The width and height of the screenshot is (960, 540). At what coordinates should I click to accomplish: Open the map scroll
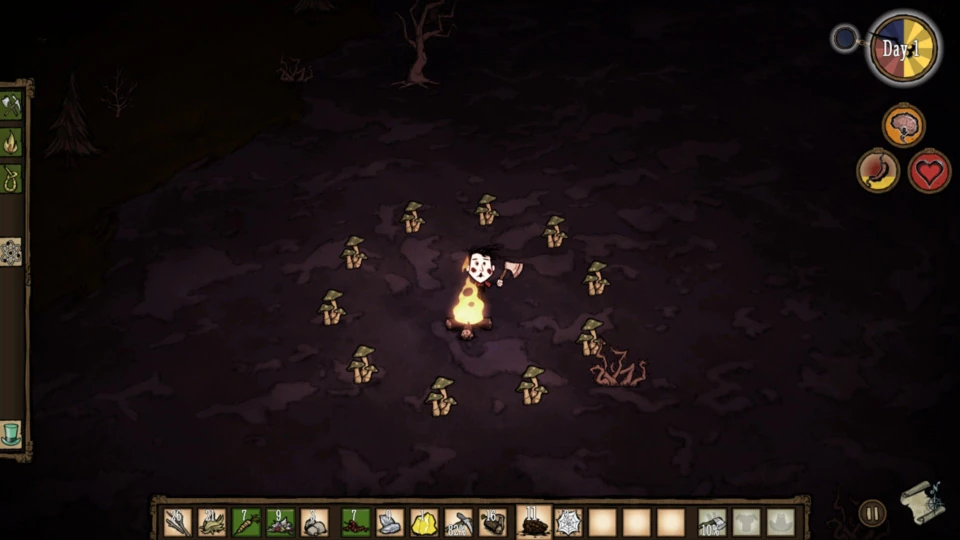[921, 502]
